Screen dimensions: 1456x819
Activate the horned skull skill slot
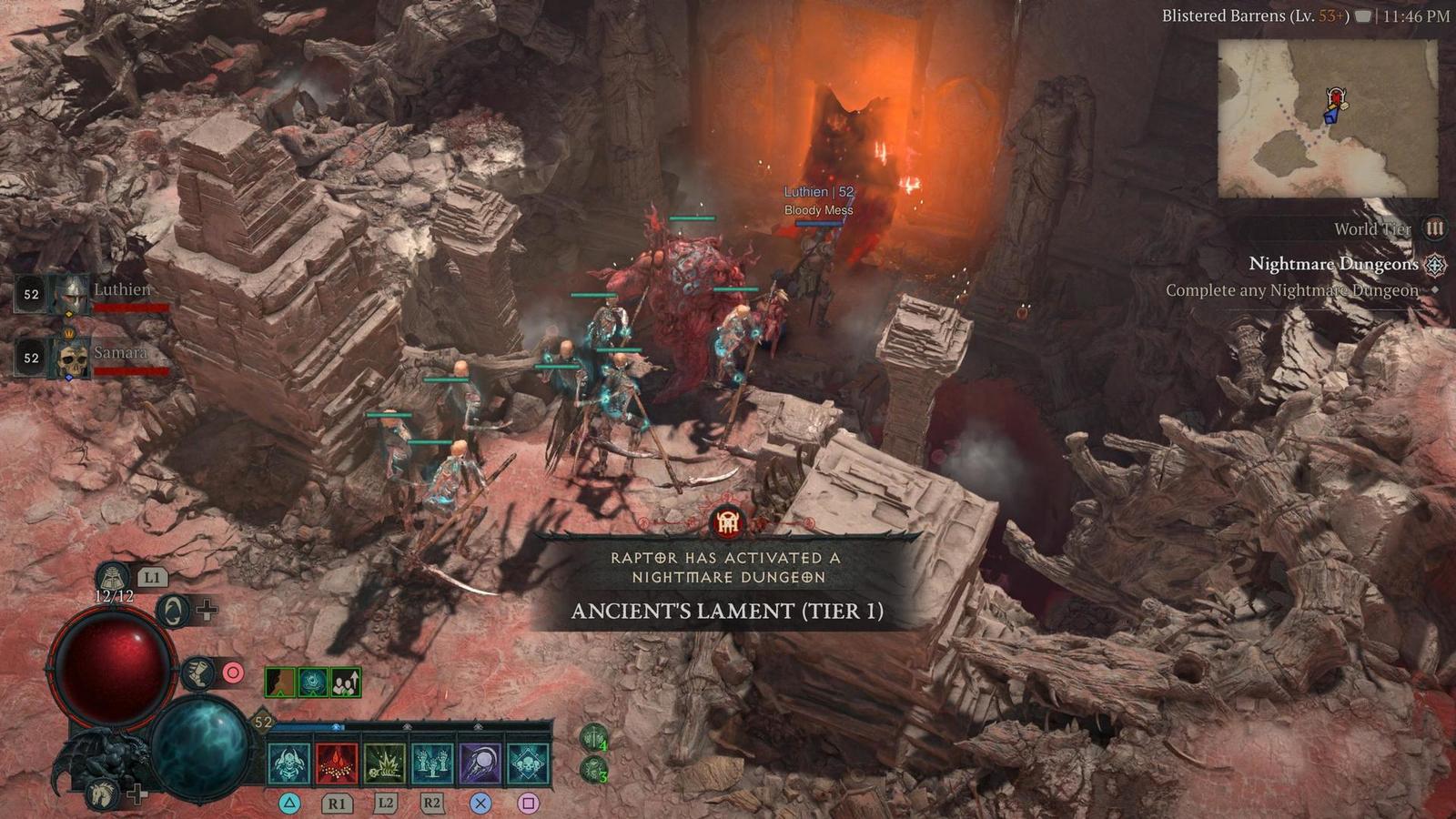point(289,763)
